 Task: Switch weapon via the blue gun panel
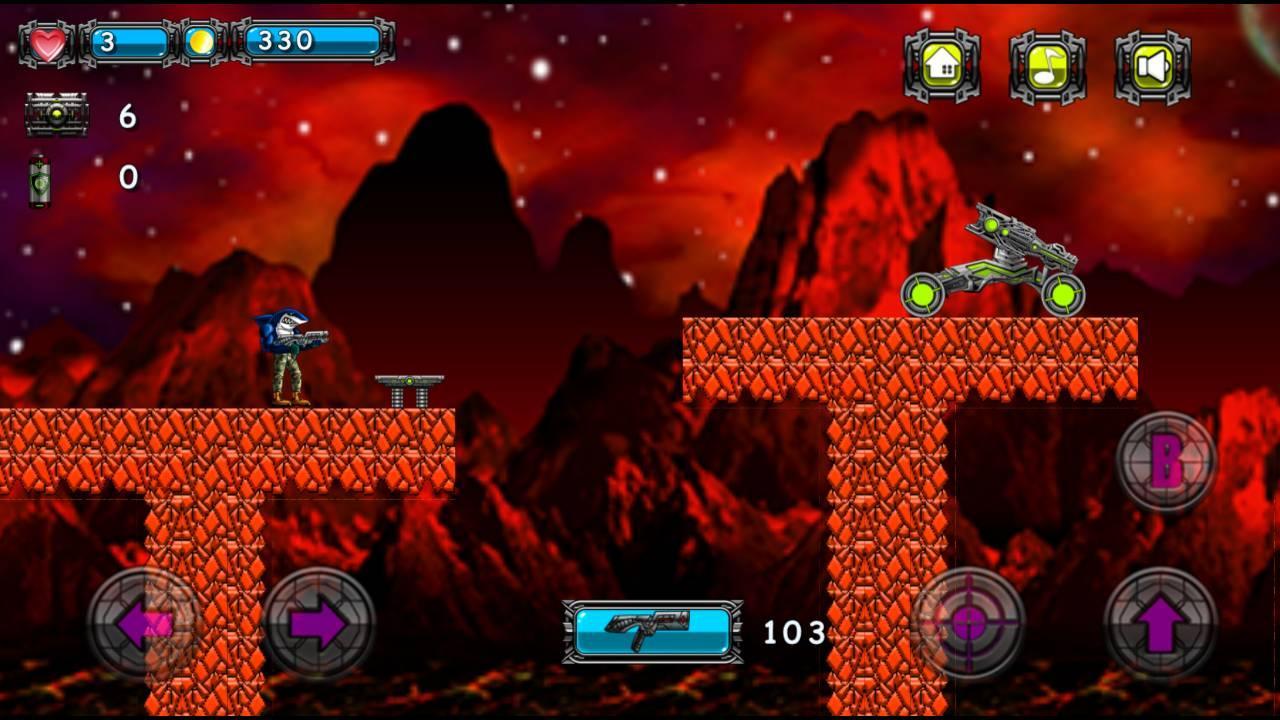653,632
